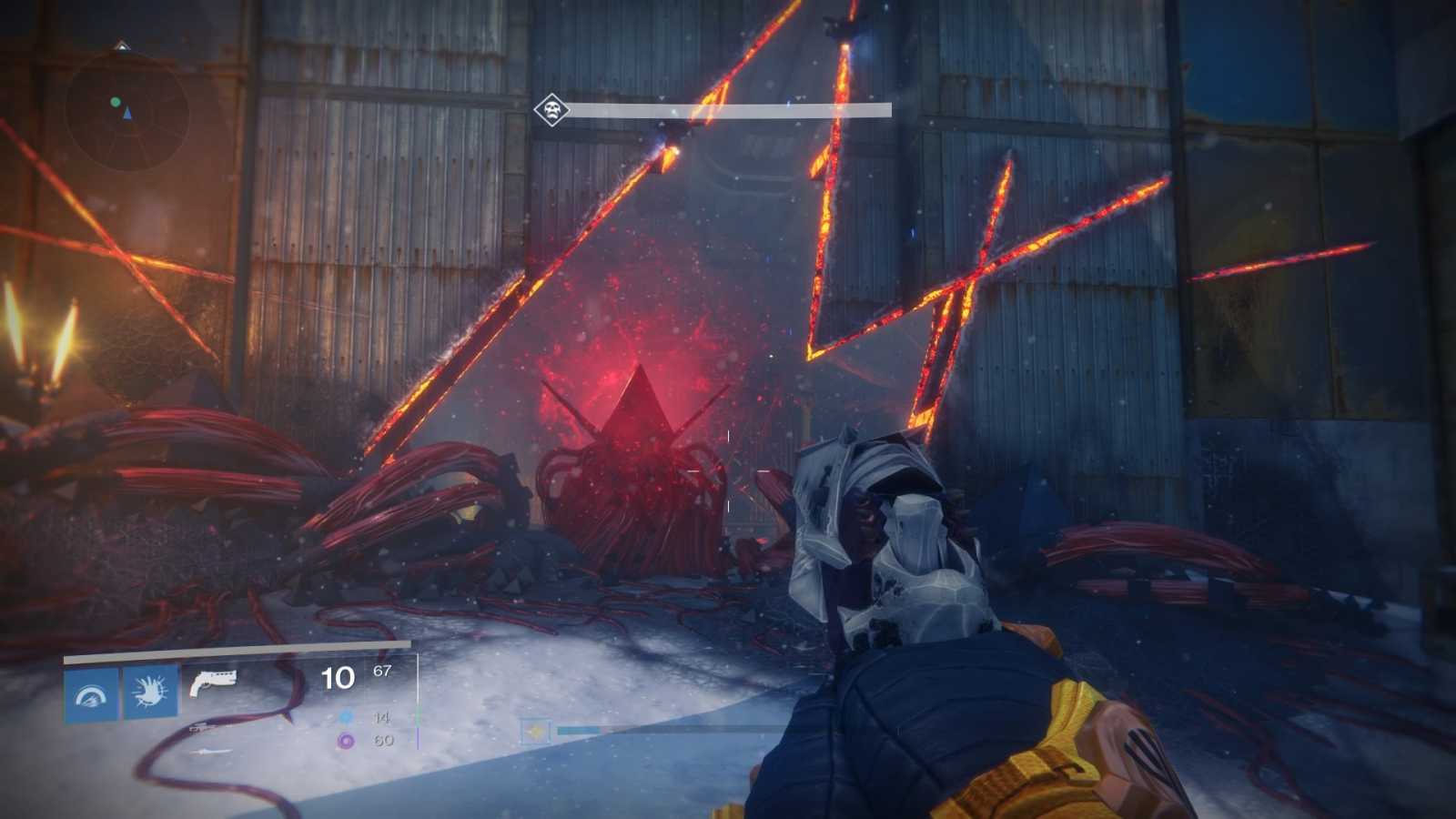Click the magazine count showing 10
The image size is (1456, 819).
[336, 677]
